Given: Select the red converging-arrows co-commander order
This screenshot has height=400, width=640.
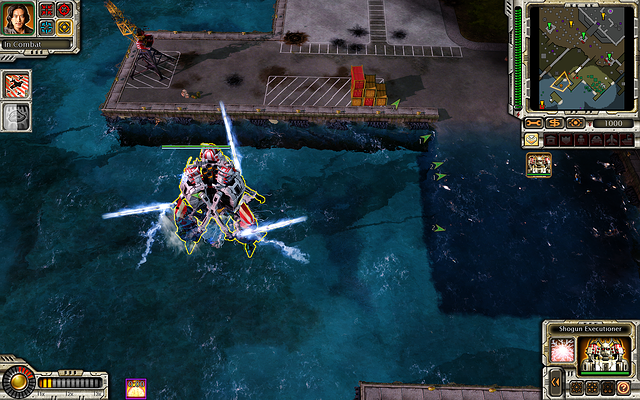Looking at the screenshot, I should [46, 11].
